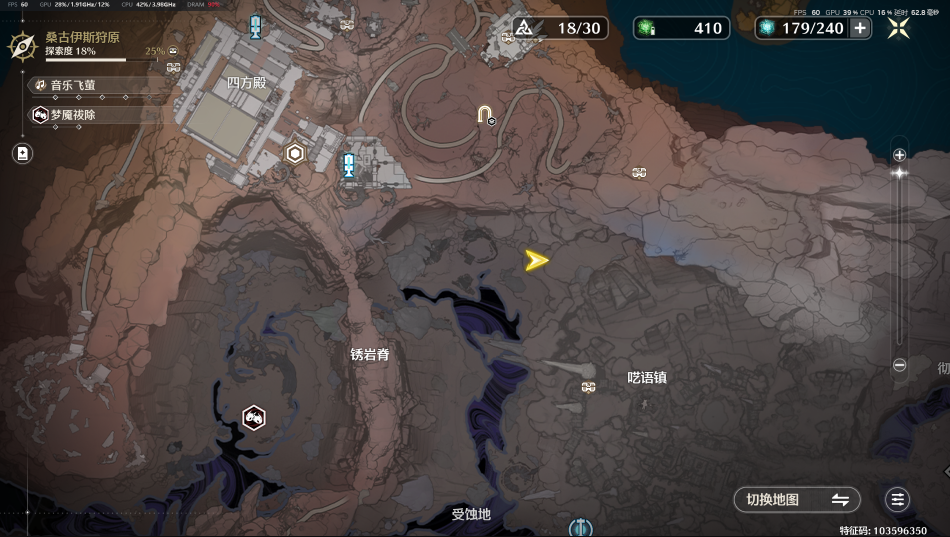
Task: Open the 18/30 triangle emblem counter
Action: (560, 28)
